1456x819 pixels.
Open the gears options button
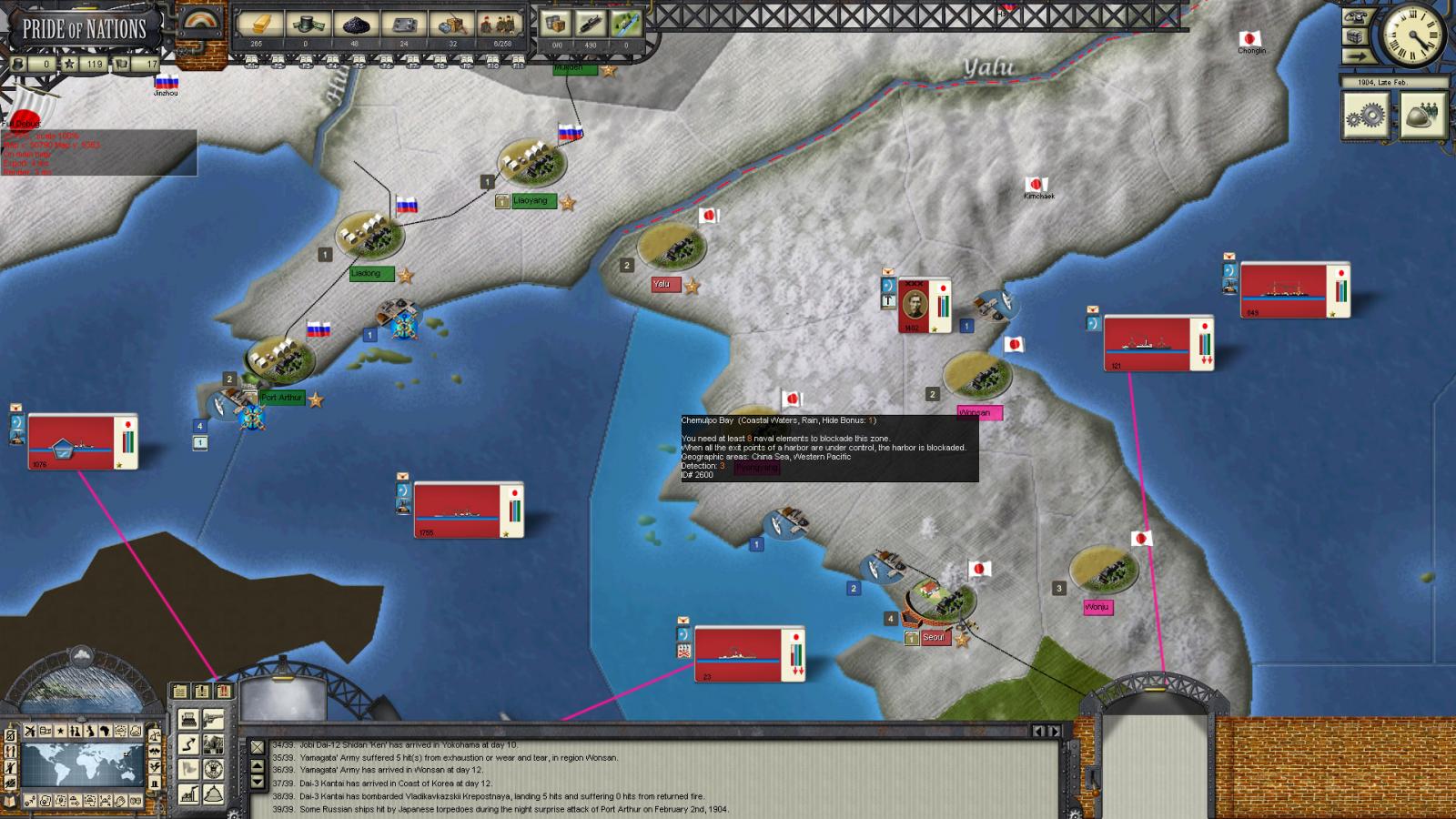1365,115
